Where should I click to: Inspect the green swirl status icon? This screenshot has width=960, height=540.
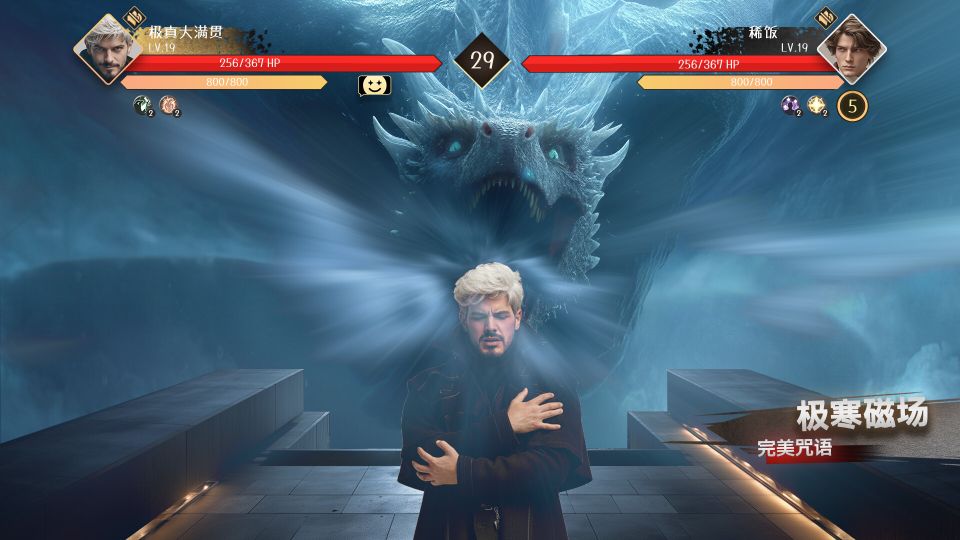pos(142,103)
